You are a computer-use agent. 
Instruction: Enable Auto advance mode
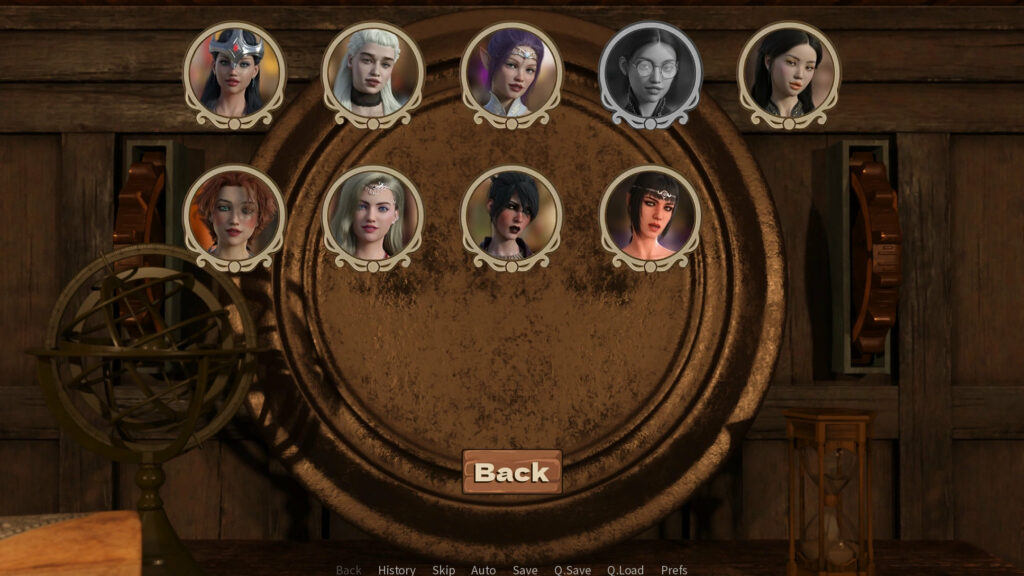point(483,570)
